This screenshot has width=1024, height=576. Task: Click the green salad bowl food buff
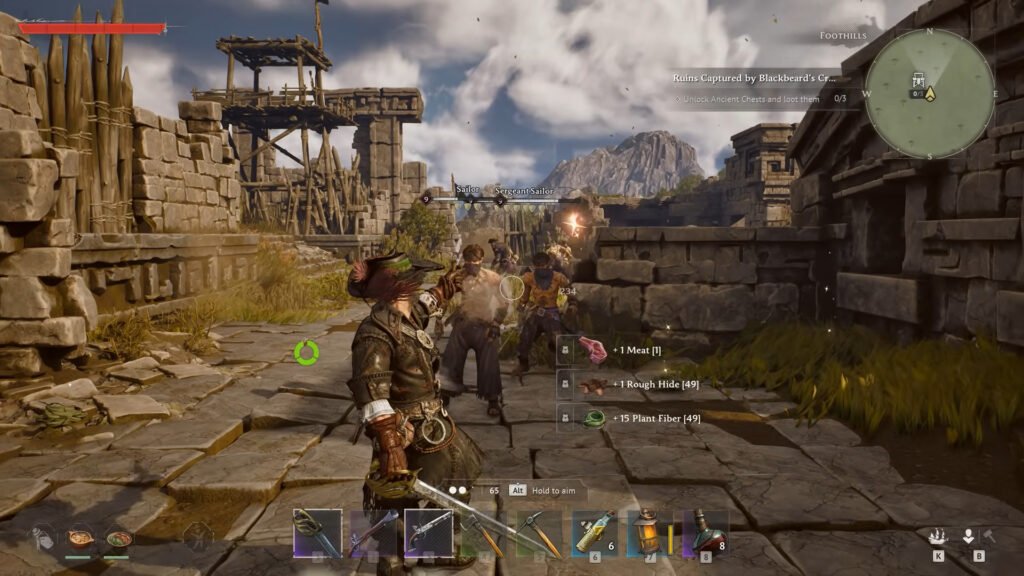tap(119, 537)
